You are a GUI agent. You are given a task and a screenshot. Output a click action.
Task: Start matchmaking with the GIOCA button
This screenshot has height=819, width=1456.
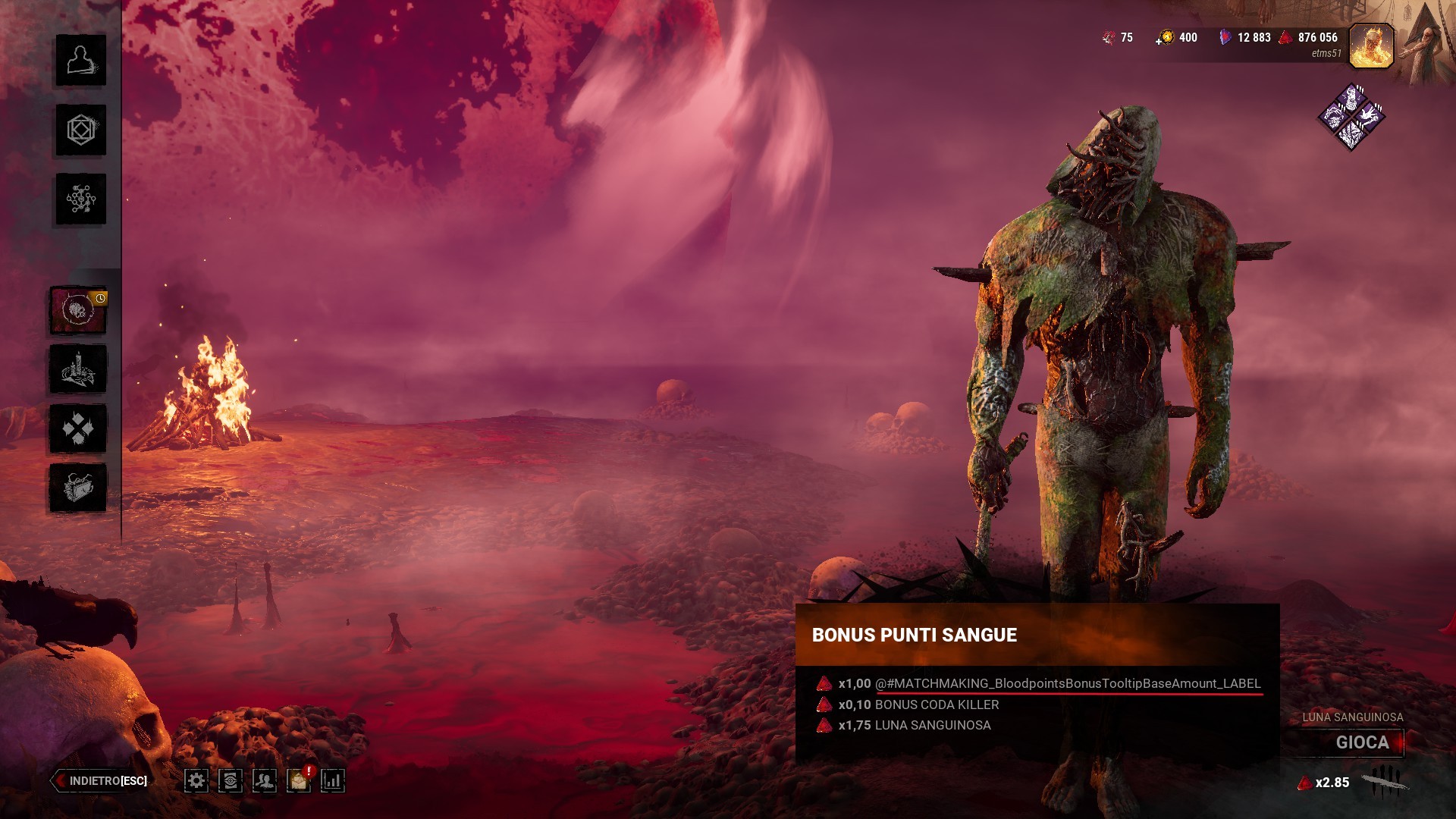coord(1362,742)
